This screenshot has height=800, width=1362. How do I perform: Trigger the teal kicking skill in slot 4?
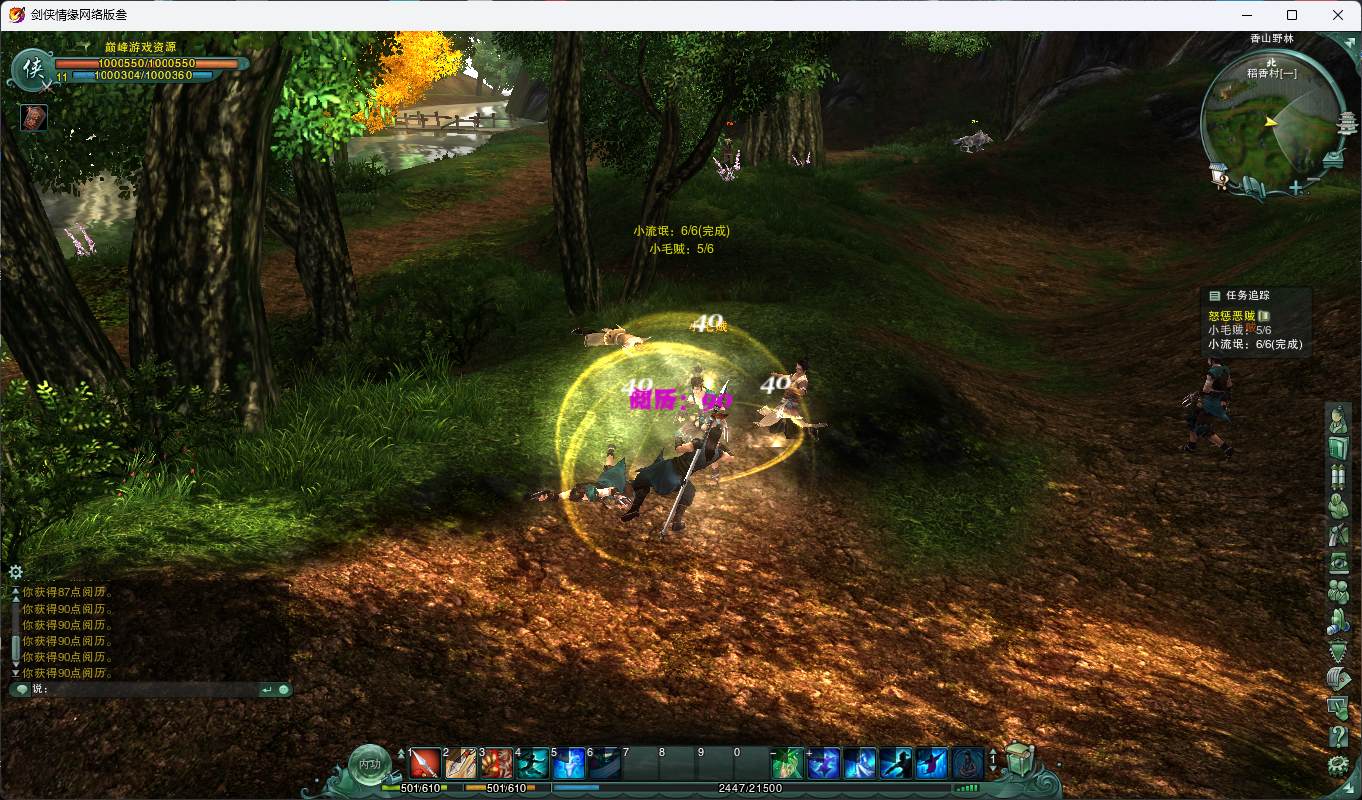click(x=533, y=764)
